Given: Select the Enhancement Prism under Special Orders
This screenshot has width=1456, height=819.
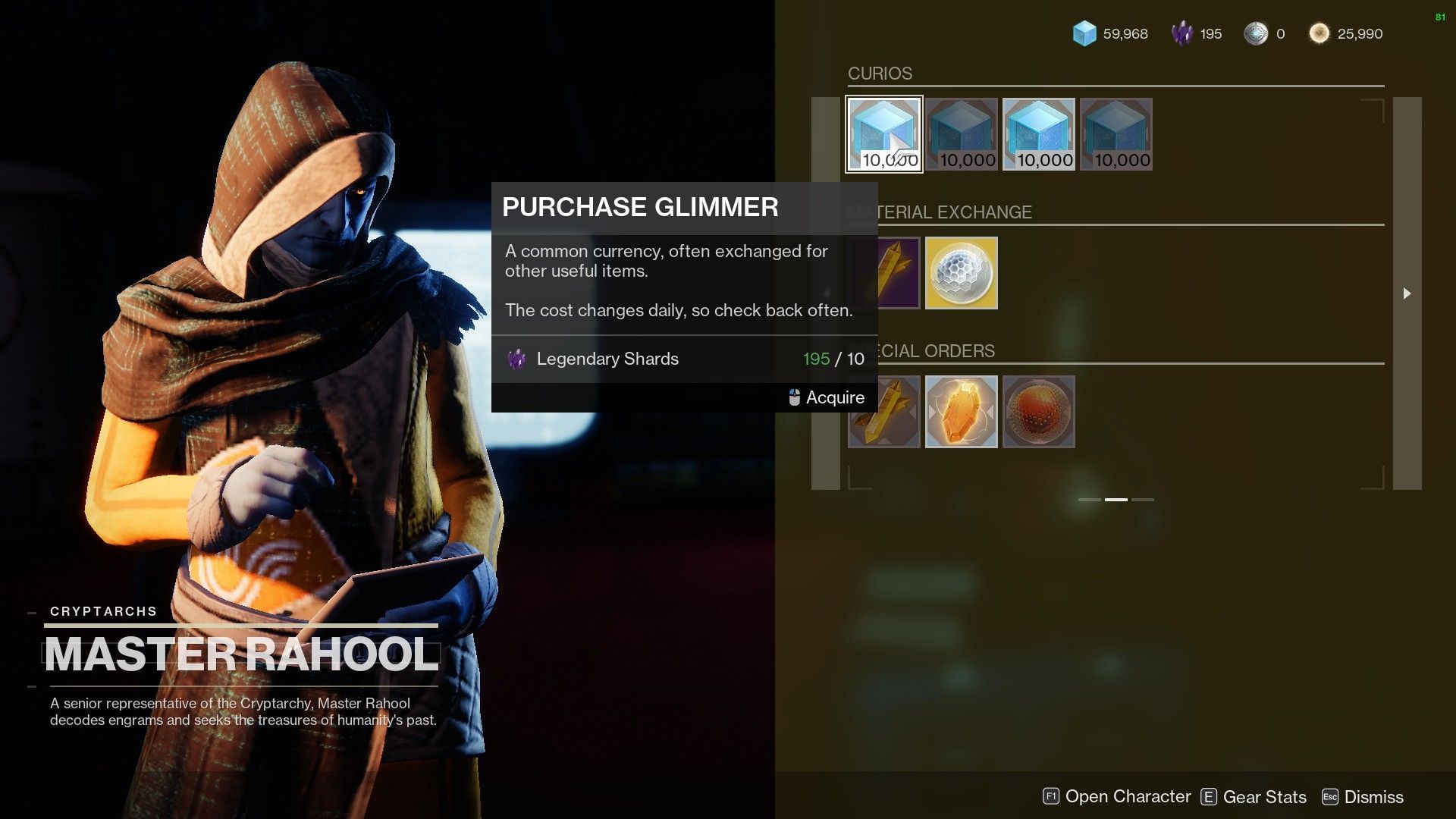Looking at the screenshot, I should coord(884,412).
